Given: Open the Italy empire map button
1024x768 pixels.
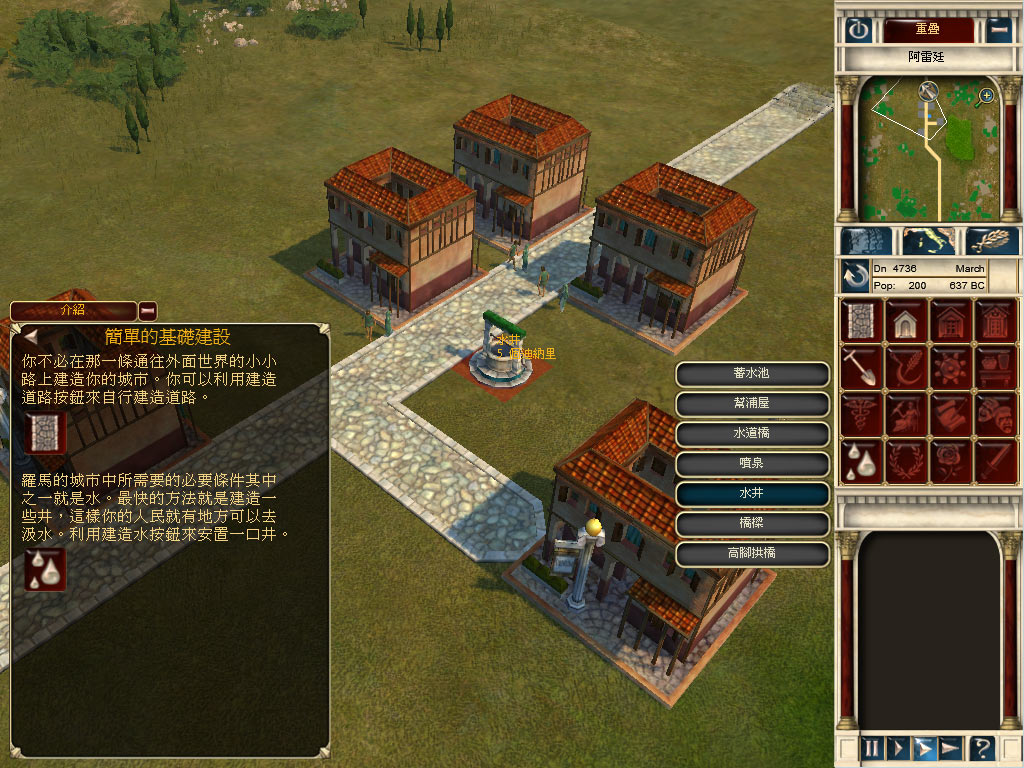Looking at the screenshot, I should (x=928, y=241).
